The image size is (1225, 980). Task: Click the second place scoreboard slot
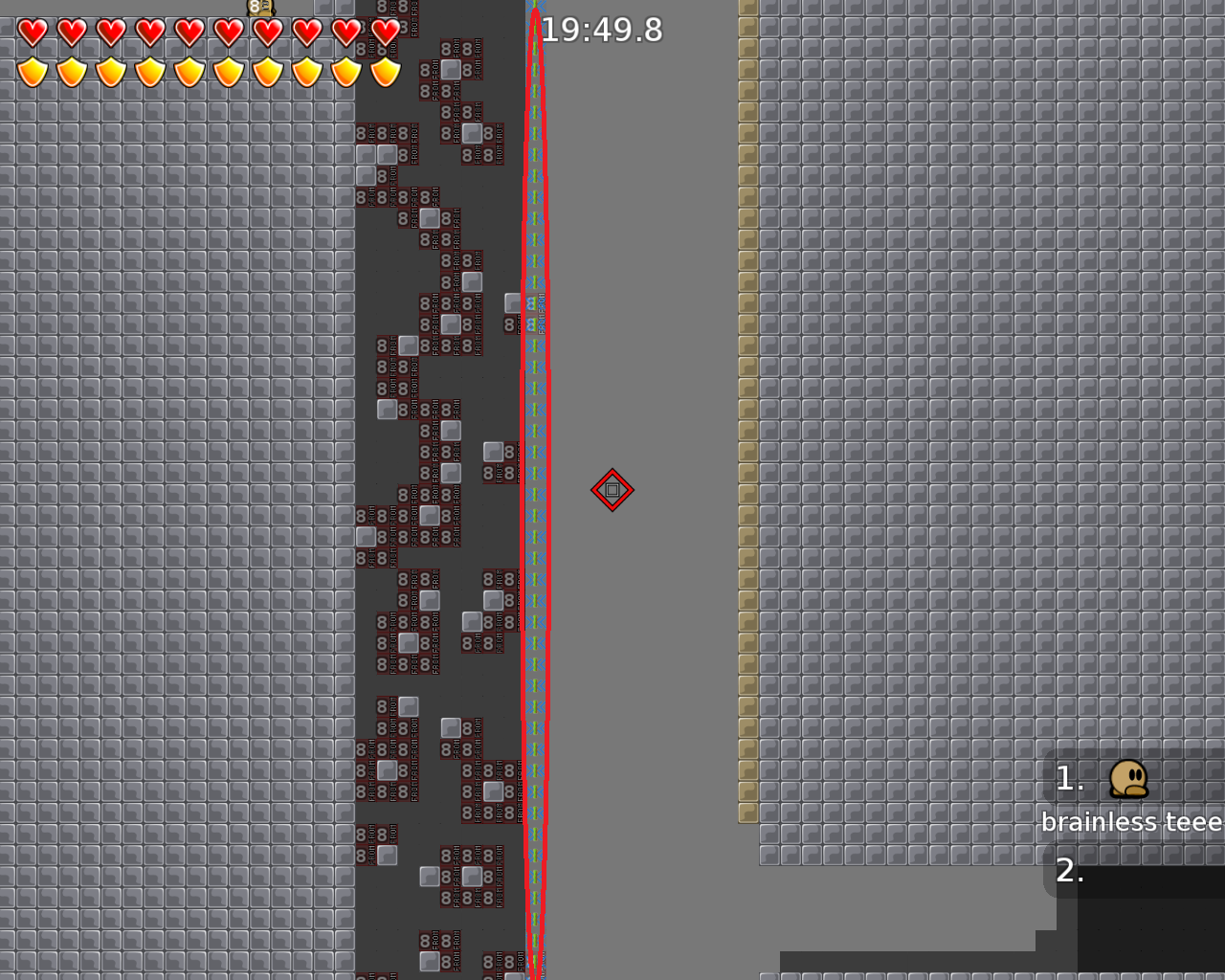coord(1129,873)
